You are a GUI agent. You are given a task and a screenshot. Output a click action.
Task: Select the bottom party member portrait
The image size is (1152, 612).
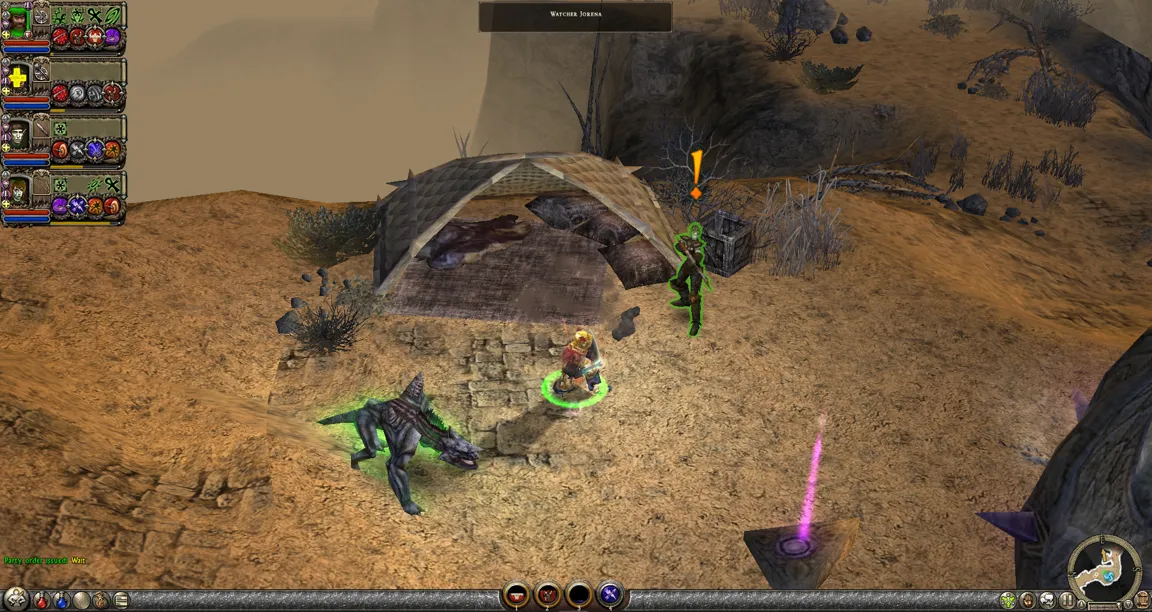tap(18, 189)
